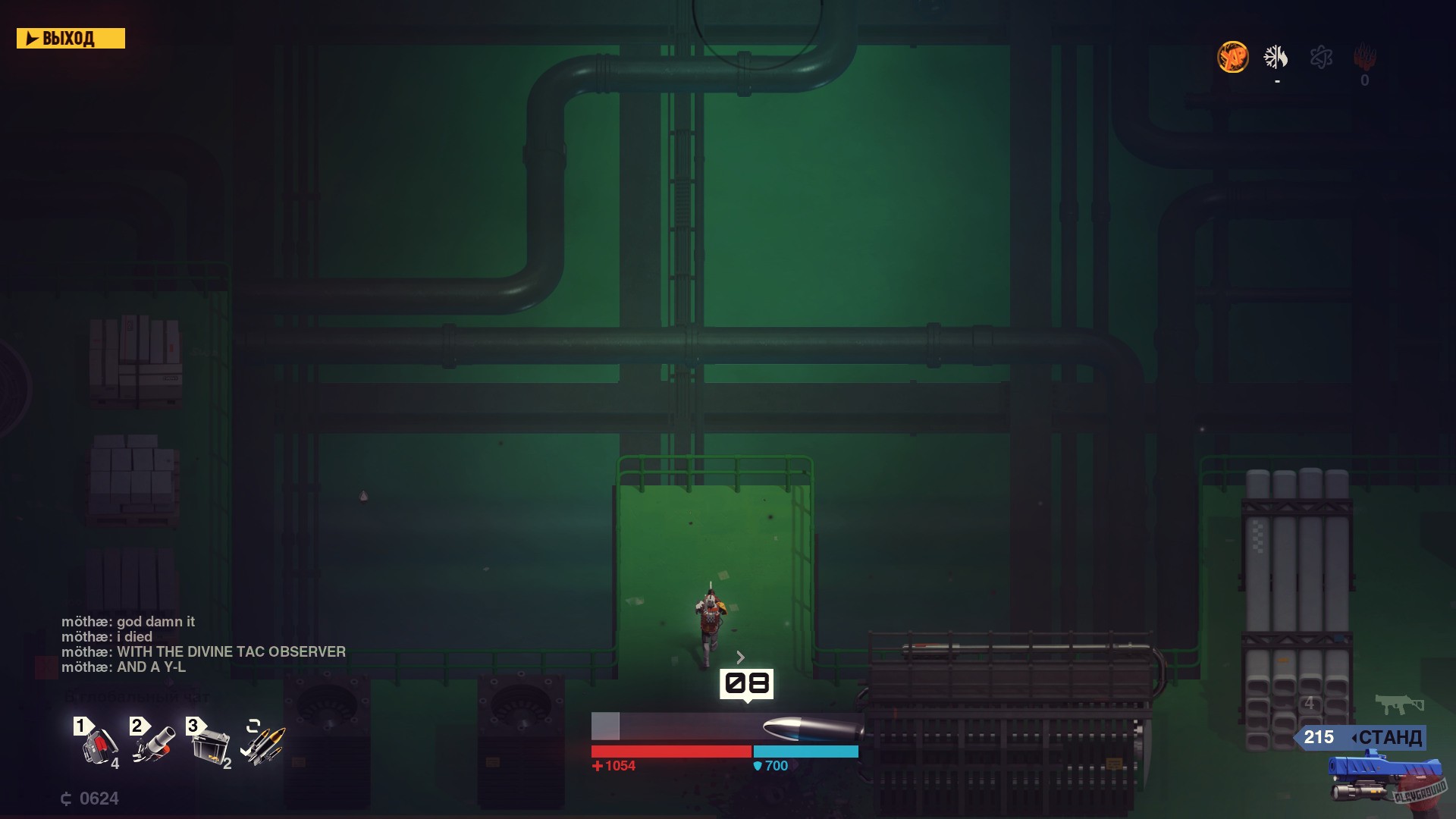Screen dimensions: 1456x819
Task: Click the red claw kill-counter icon
Action: click(x=1363, y=58)
